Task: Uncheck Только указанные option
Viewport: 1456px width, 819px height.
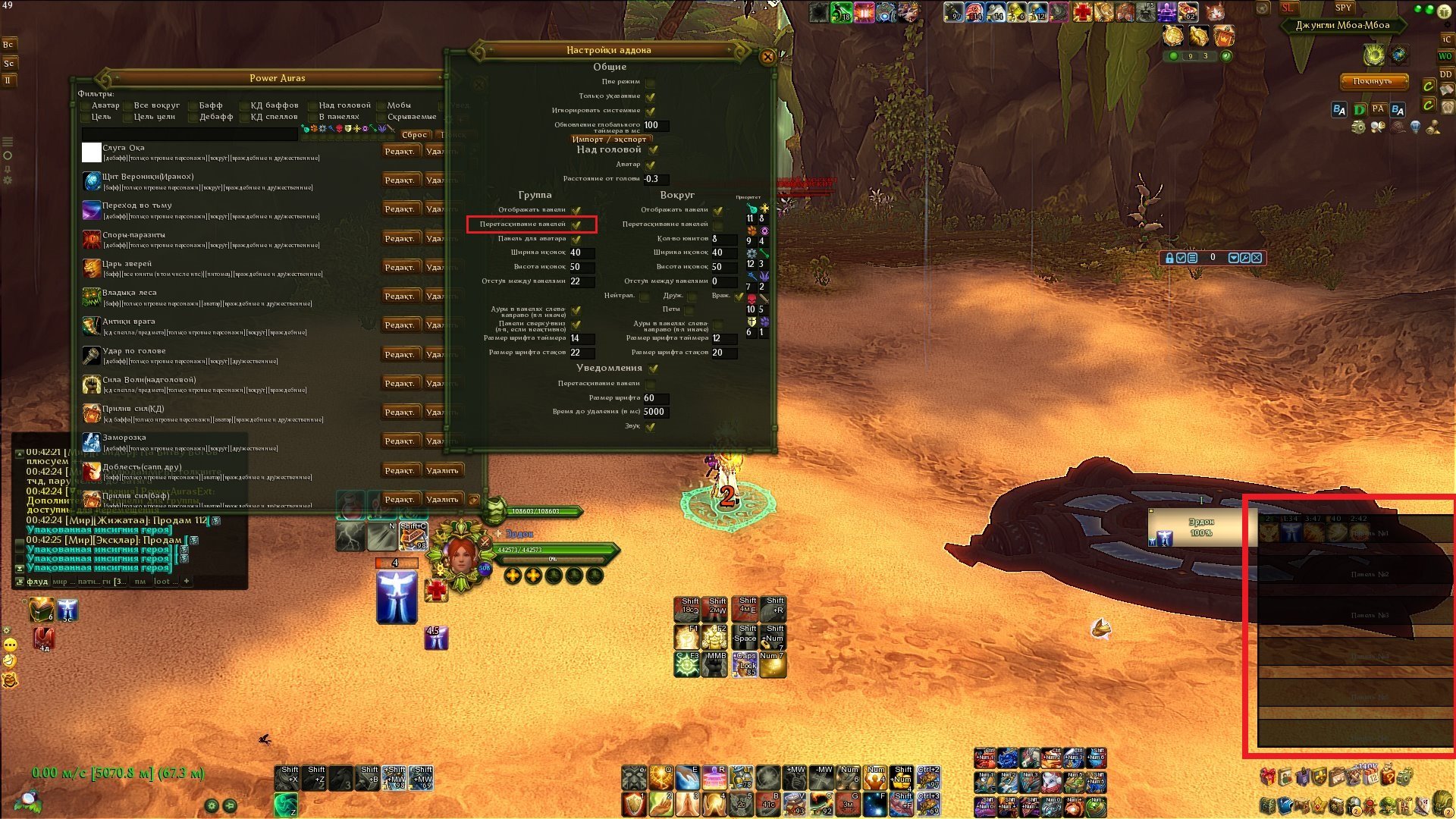Action: (651, 96)
